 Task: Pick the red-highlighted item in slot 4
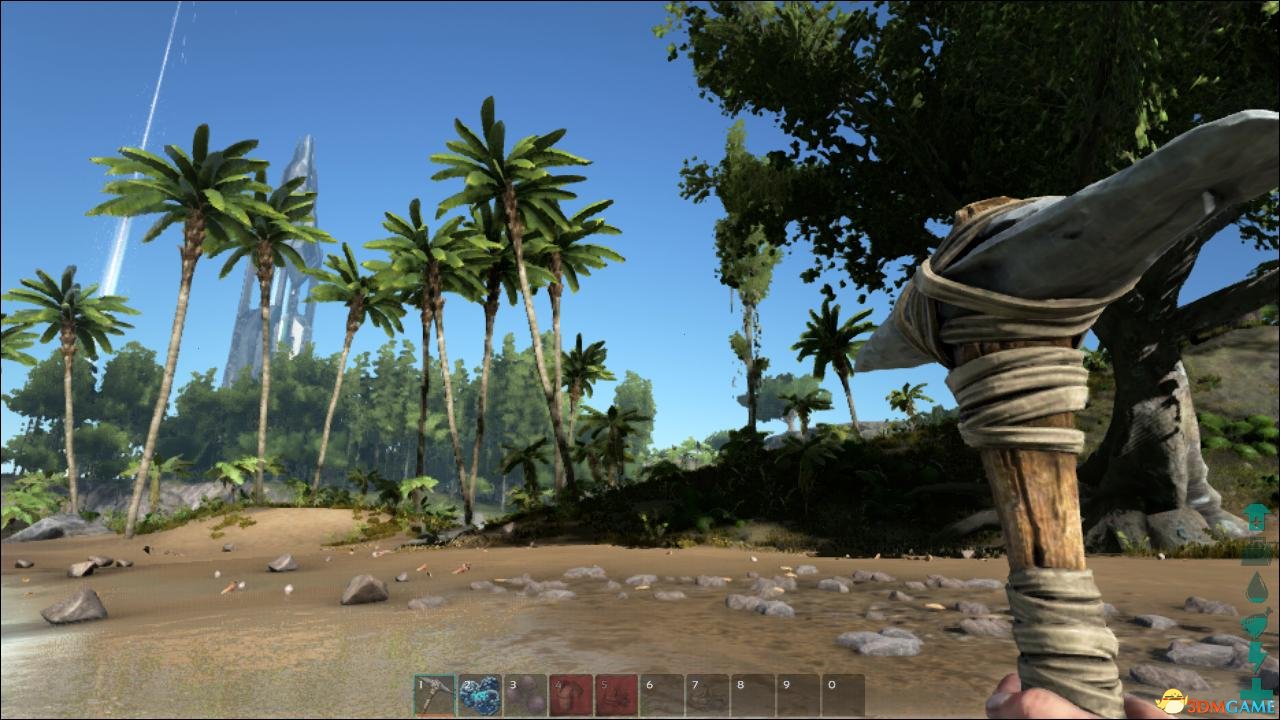coord(571,695)
